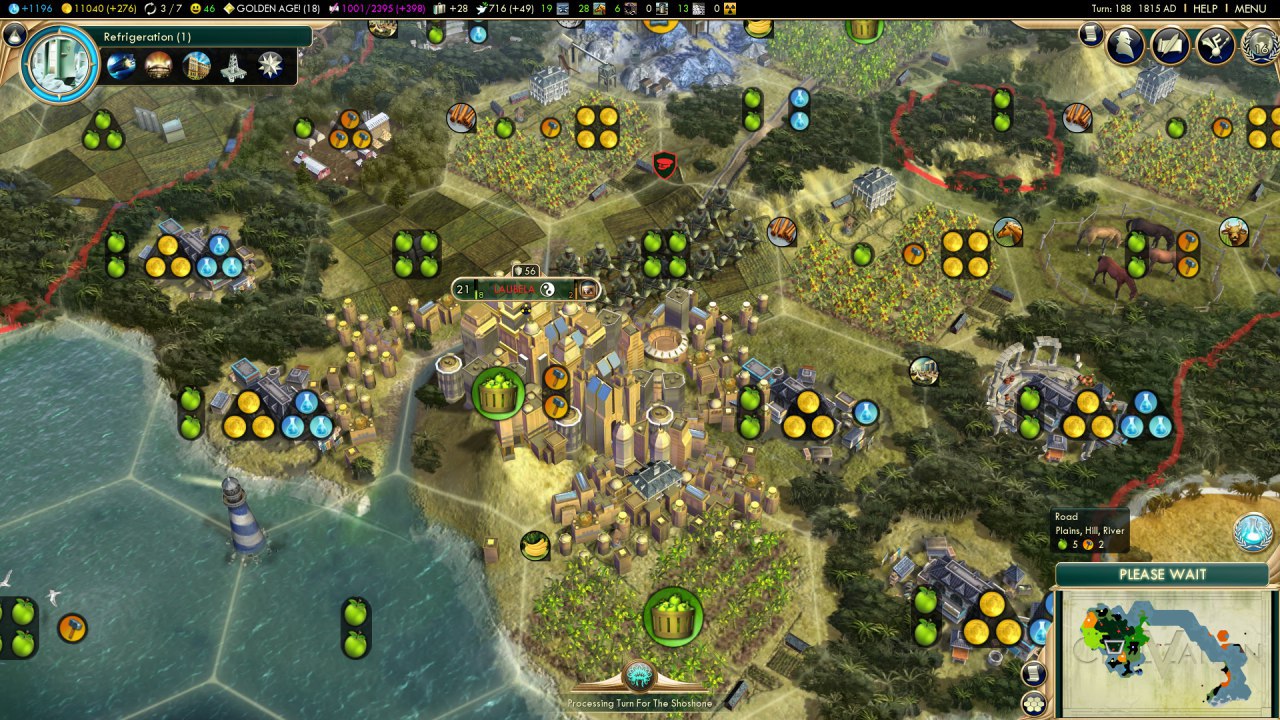Select the city banner for the city
Viewport: 1280px width, 720px height.
click(x=526, y=290)
